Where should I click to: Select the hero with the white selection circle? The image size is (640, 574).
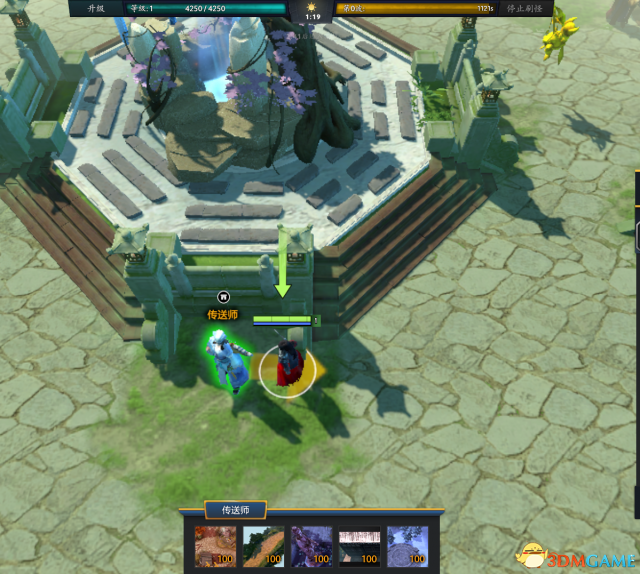pos(288,367)
